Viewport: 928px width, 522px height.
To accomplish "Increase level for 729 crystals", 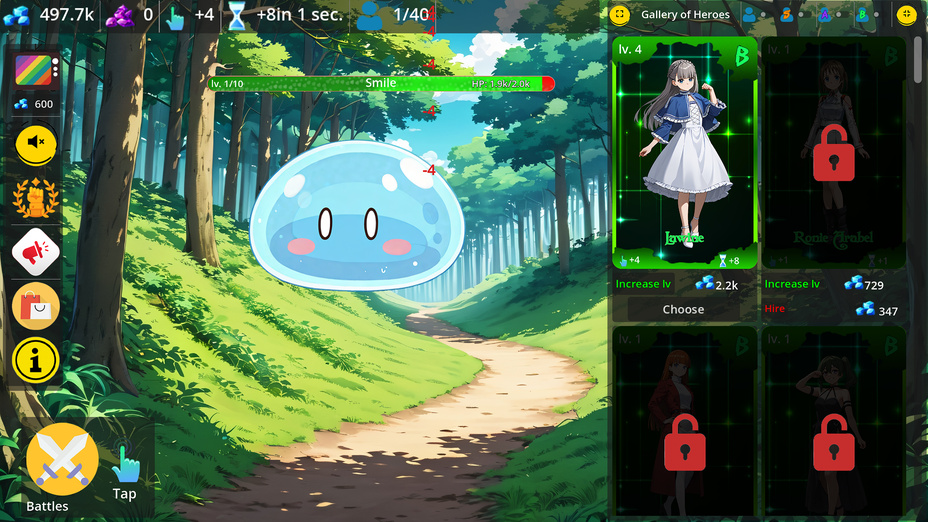I will pos(831,285).
